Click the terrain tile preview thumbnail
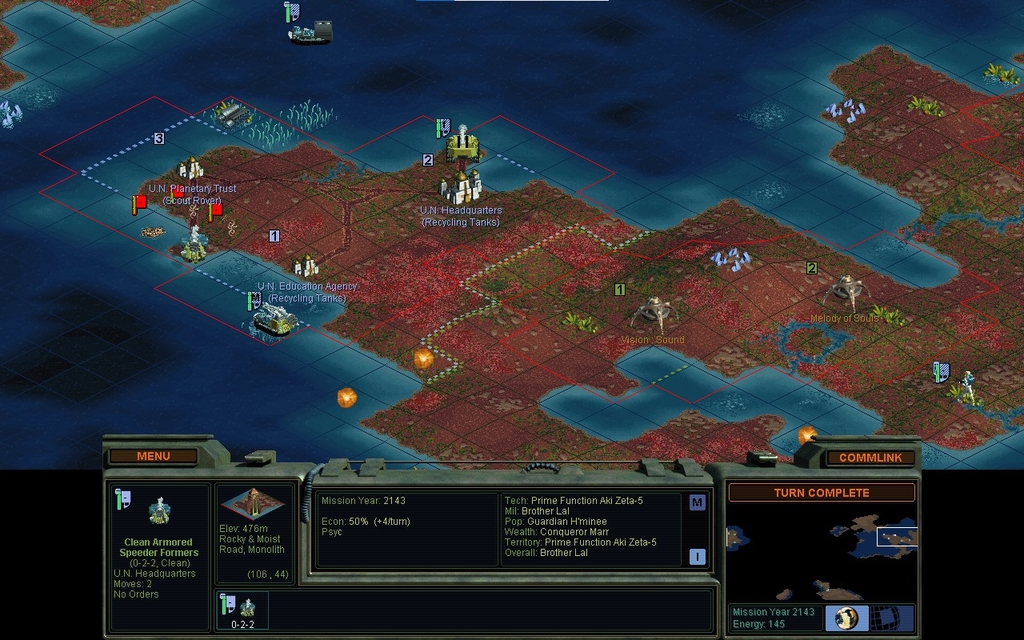The image size is (1024, 640). 253,504
